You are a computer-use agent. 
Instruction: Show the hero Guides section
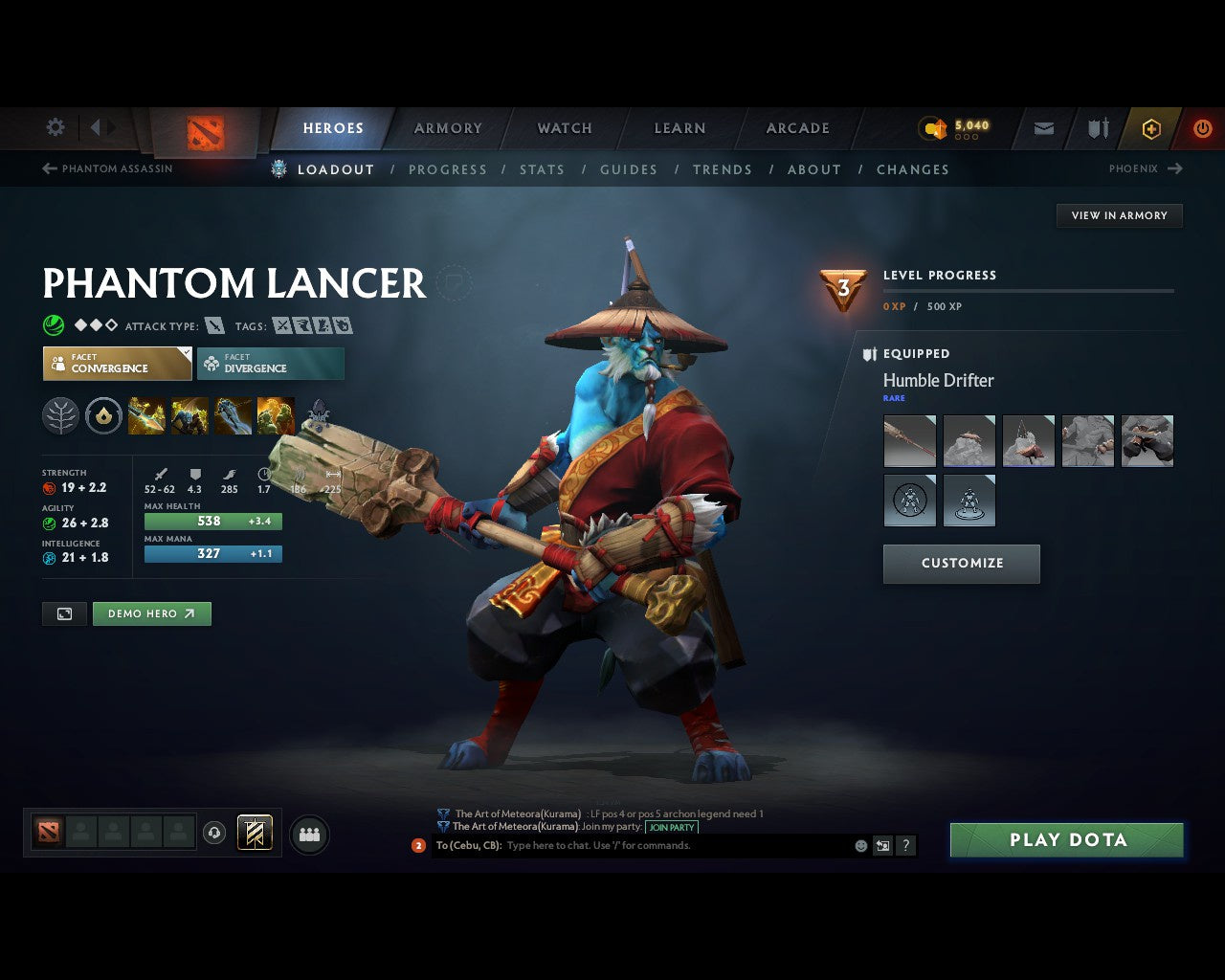click(x=629, y=169)
